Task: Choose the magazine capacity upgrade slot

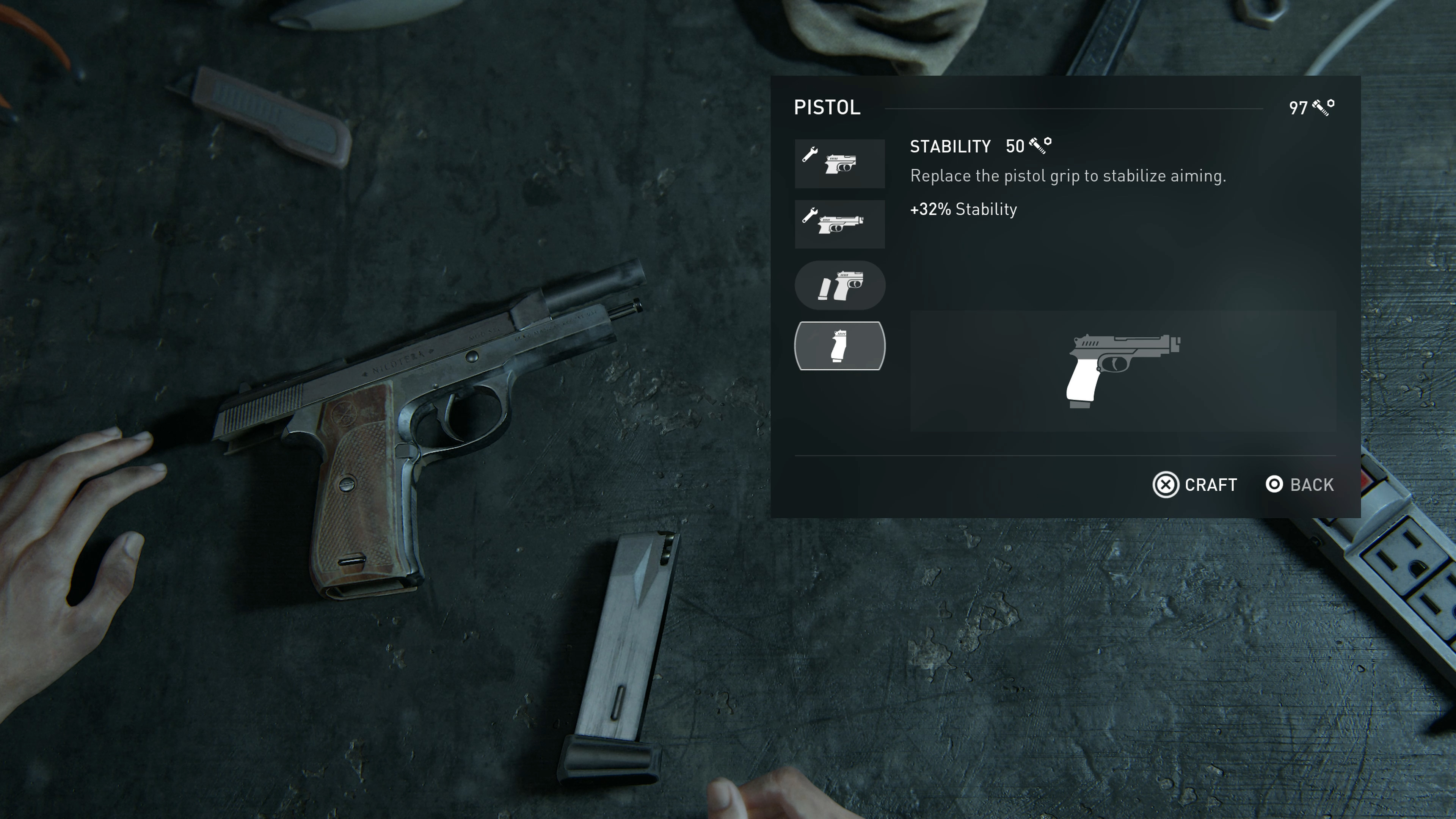Action: coord(839,286)
